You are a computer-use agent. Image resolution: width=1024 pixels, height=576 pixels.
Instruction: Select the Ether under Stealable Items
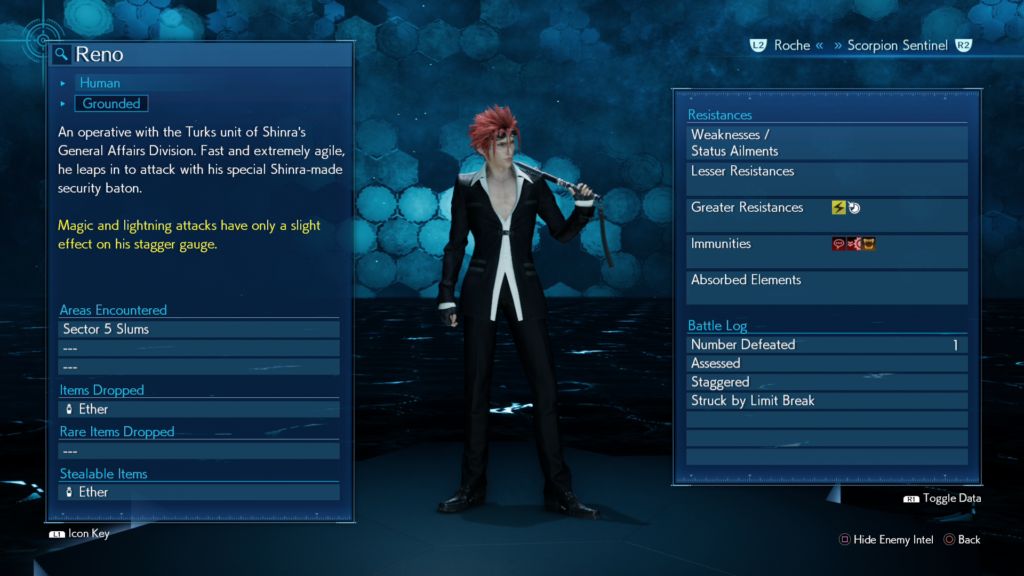click(198, 492)
